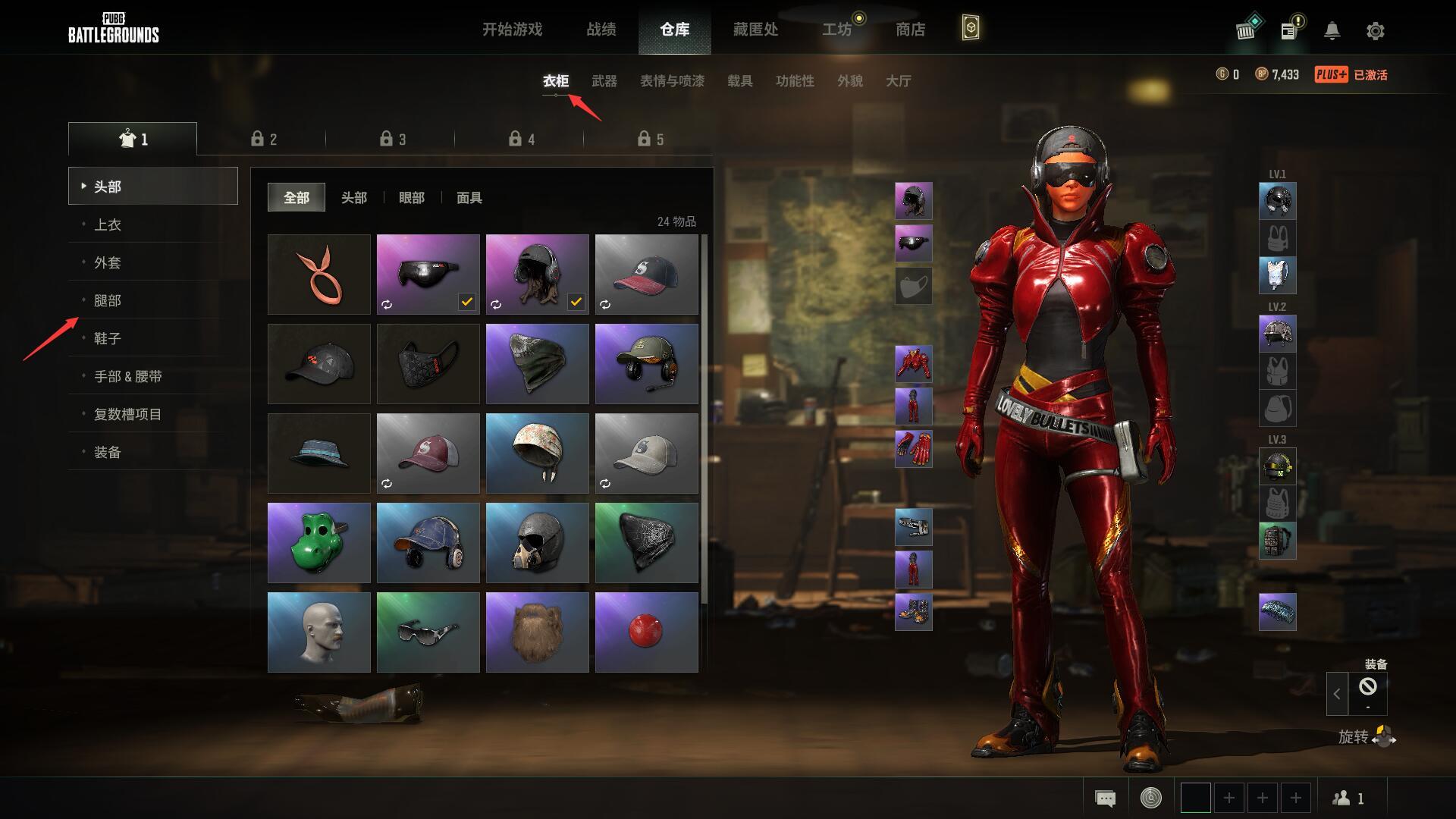Screen dimensions: 1456x819
Task: Select the red clown nose item
Action: click(x=646, y=632)
